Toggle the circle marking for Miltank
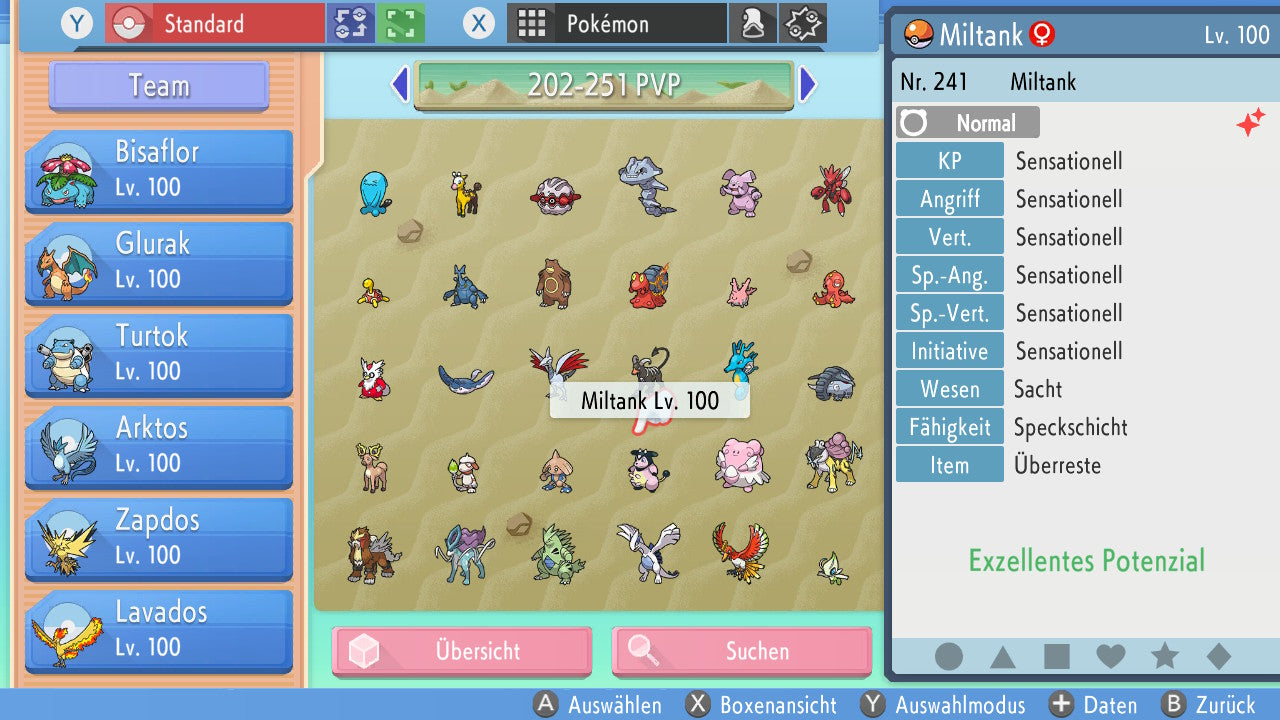The image size is (1280, 720). [948, 656]
